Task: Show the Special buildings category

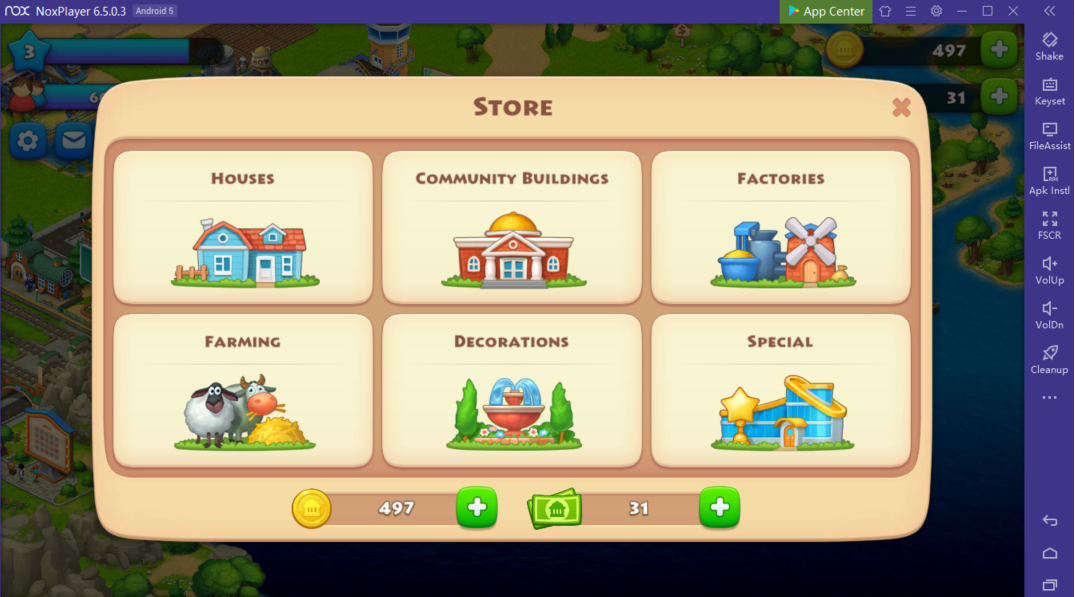Action: coord(781,390)
